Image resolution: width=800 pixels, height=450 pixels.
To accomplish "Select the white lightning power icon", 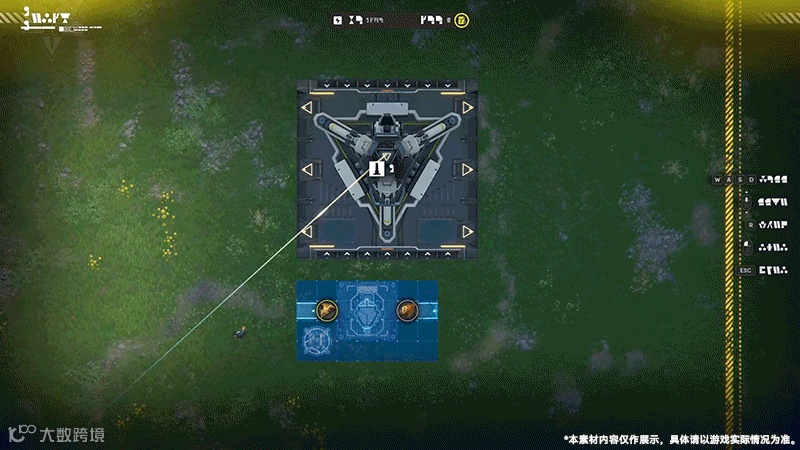I will pyautogui.click(x=339, y=20).
